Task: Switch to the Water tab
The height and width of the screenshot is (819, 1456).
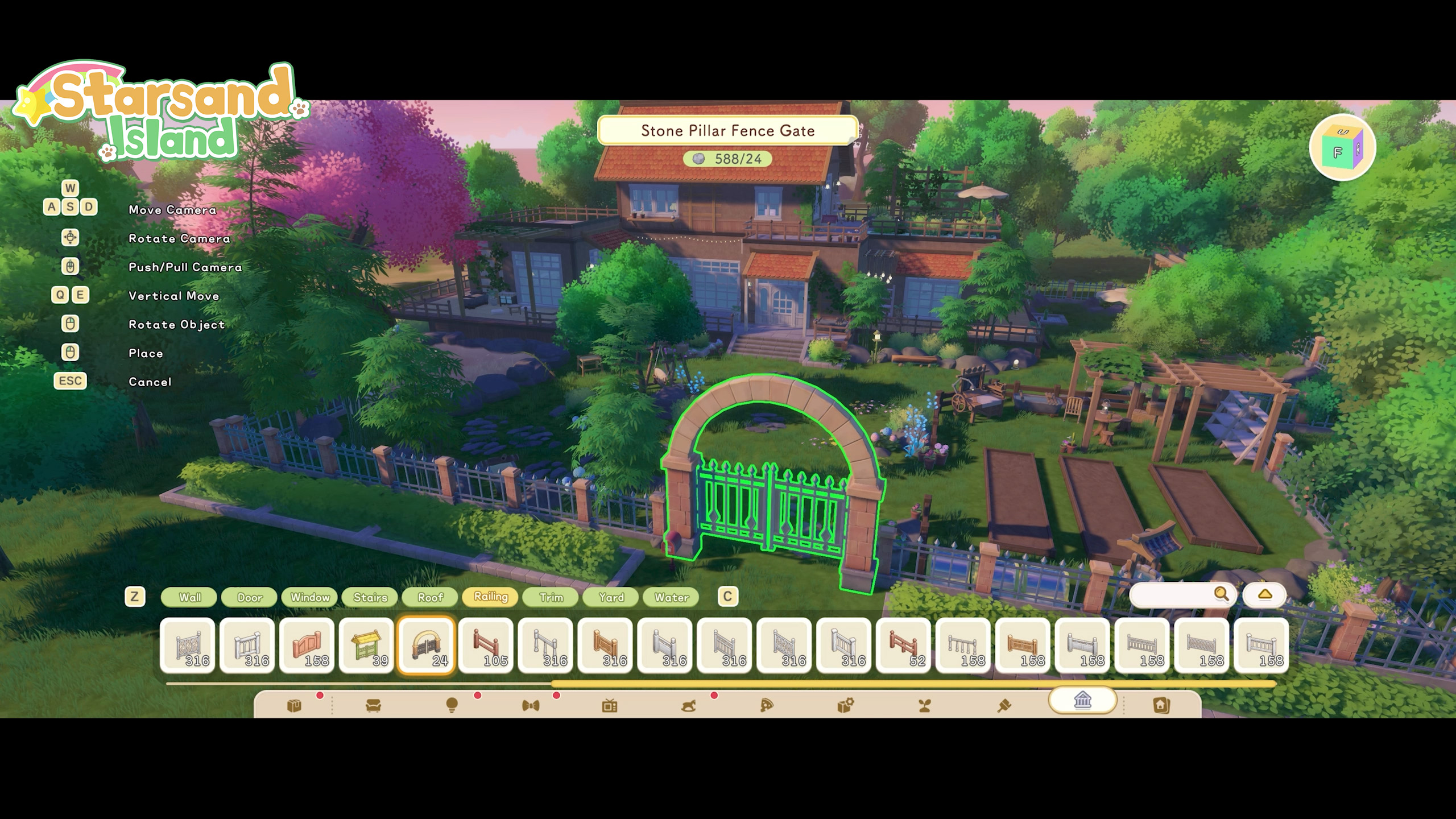Action: (x=672, y=597)
